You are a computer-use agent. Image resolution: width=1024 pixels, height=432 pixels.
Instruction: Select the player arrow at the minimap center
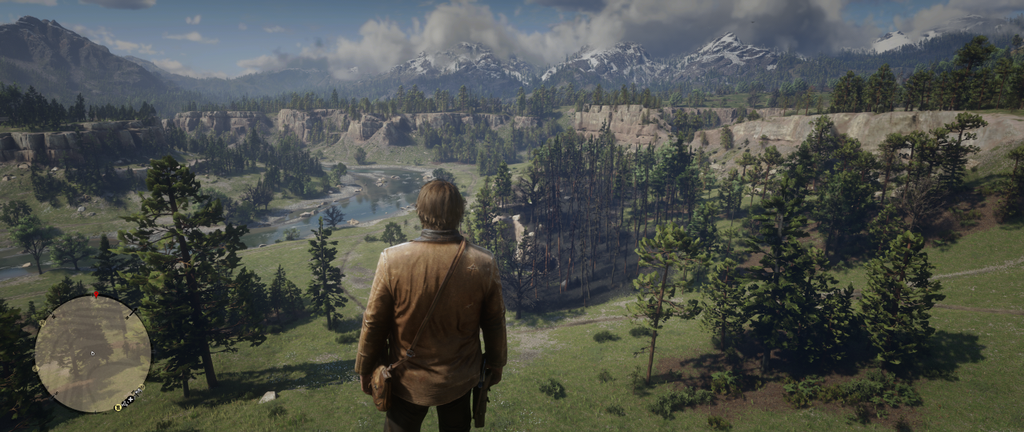coord(92,353)
